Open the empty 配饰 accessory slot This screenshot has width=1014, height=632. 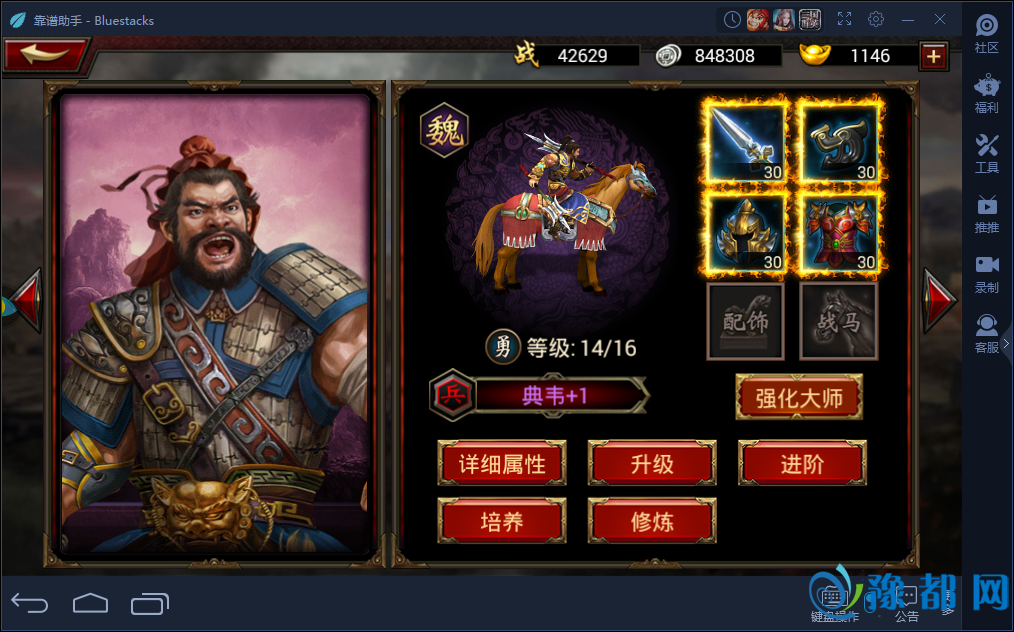click(745, 321)
